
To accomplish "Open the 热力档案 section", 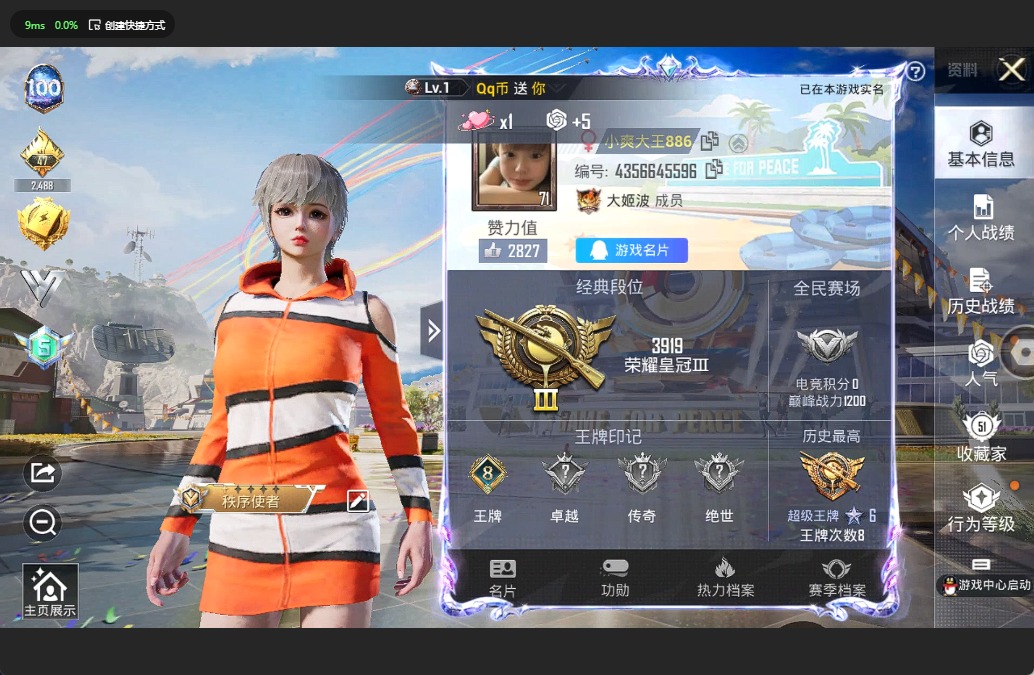I will pyautogui.click(x=725, y=578).
